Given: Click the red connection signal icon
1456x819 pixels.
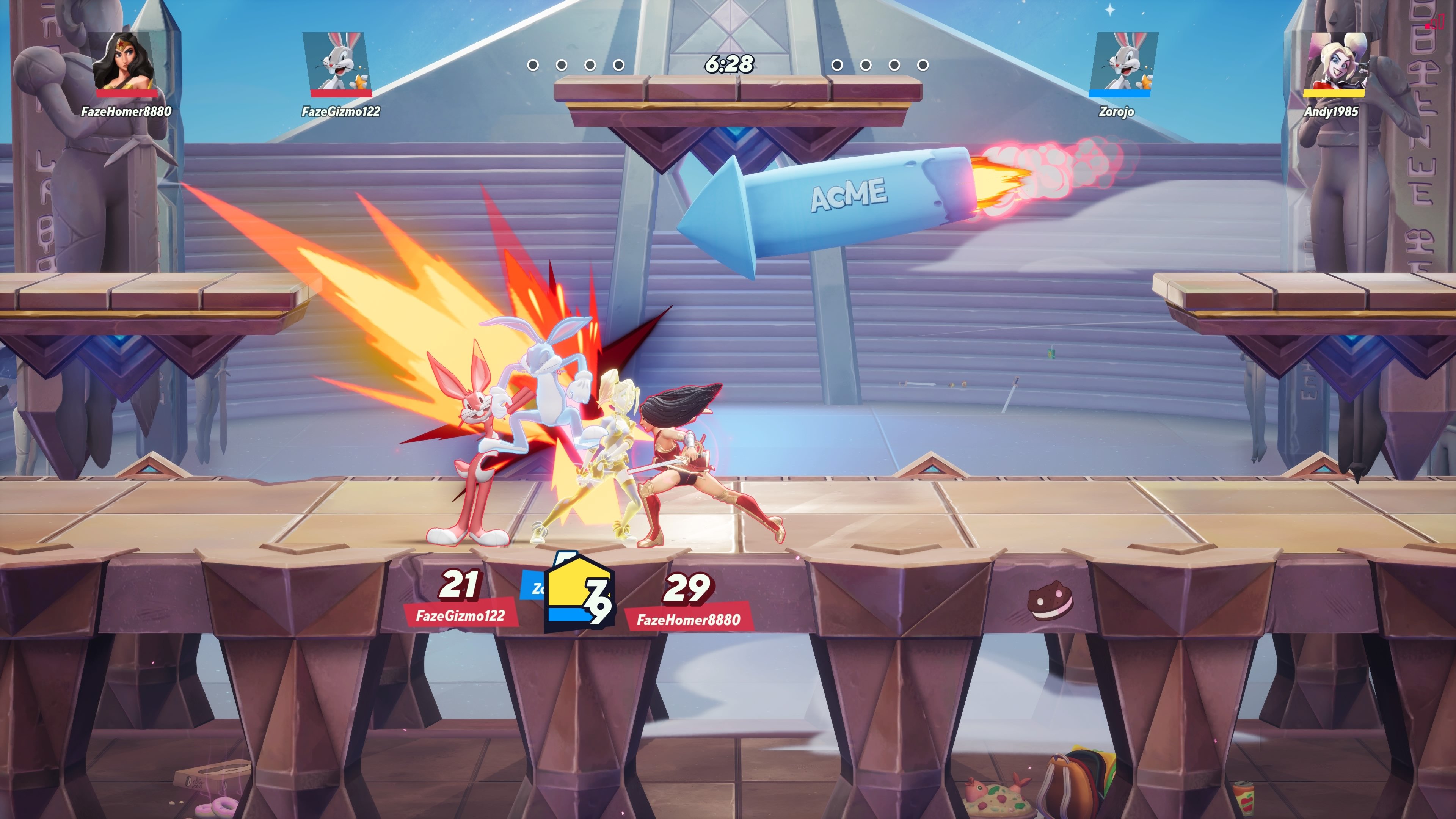Looking at the screenshot, I should tap(1436, 22).
